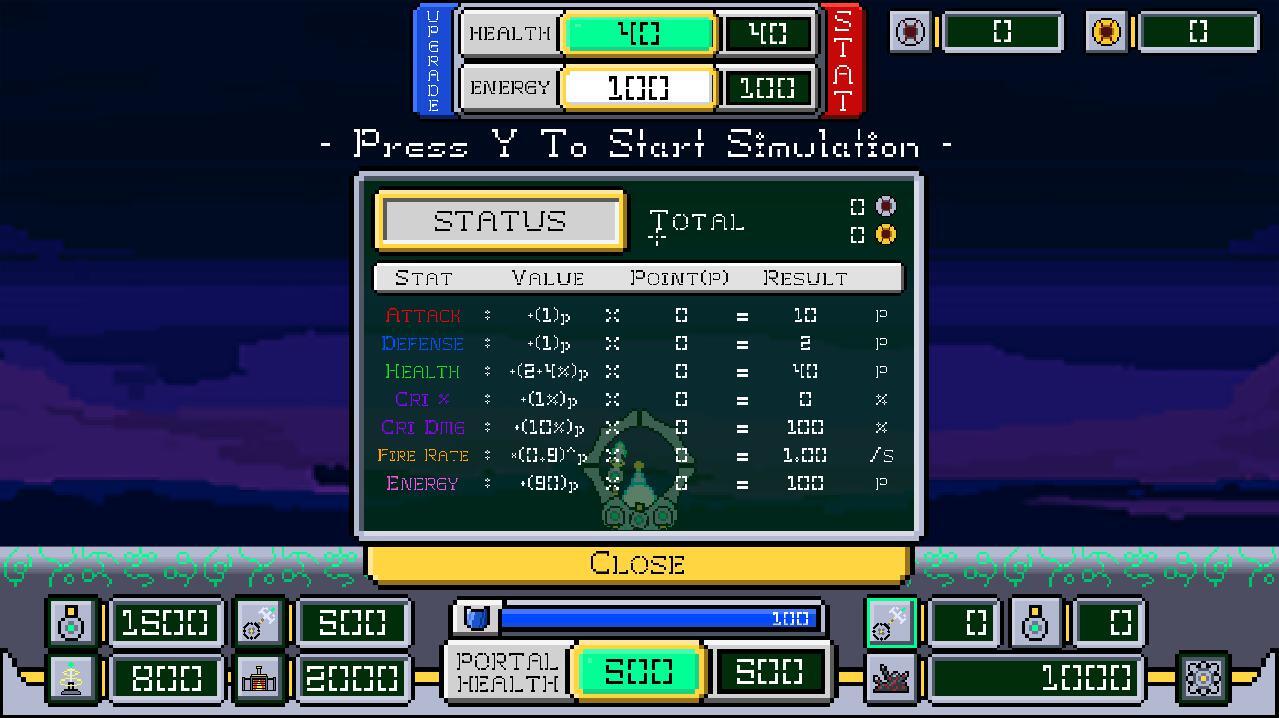Close the status panel
Viewport: 1279px width, 718px height.
[x=637, y=564]
